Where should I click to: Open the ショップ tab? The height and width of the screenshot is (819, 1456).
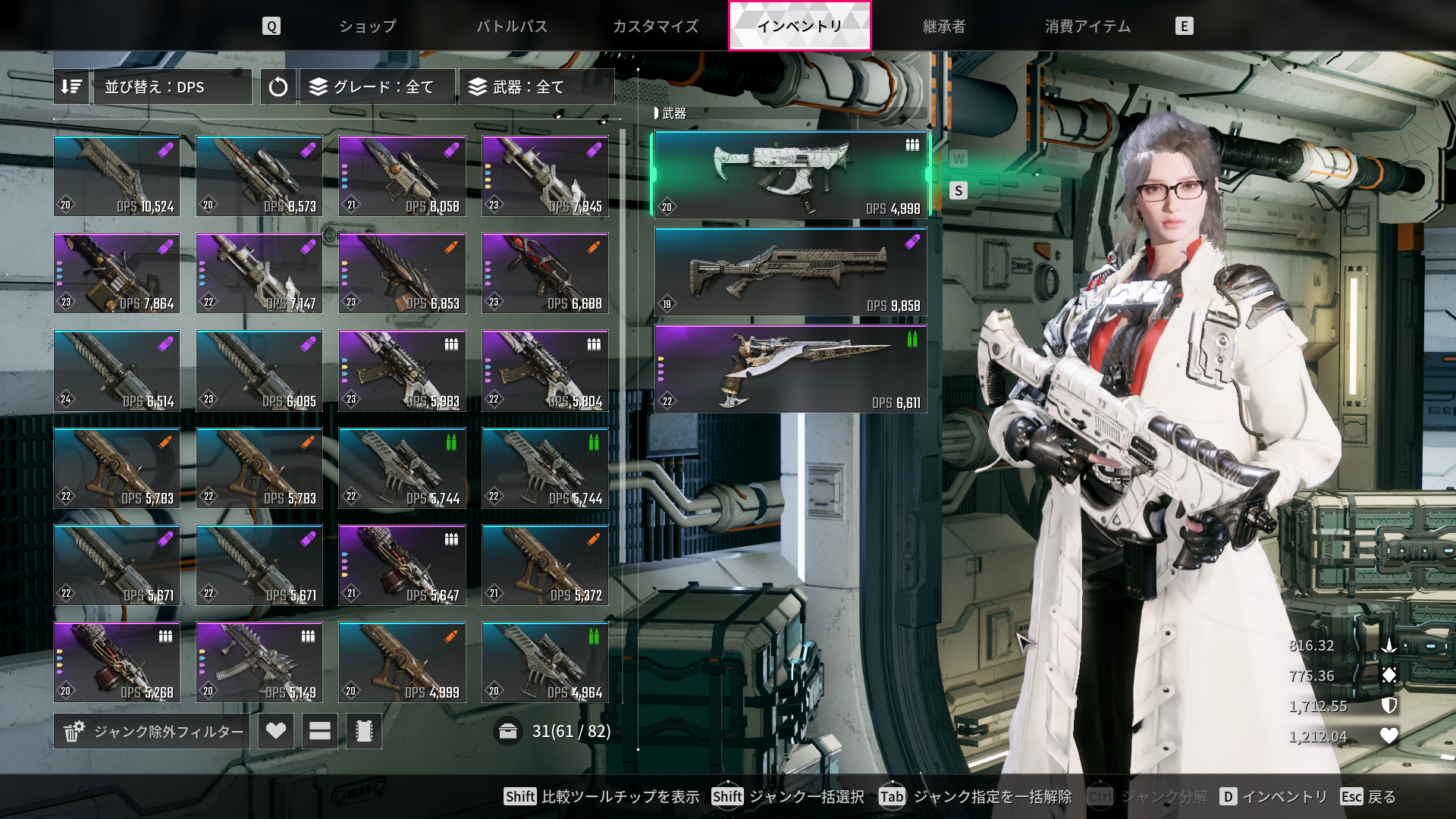(x=368, y=27)
